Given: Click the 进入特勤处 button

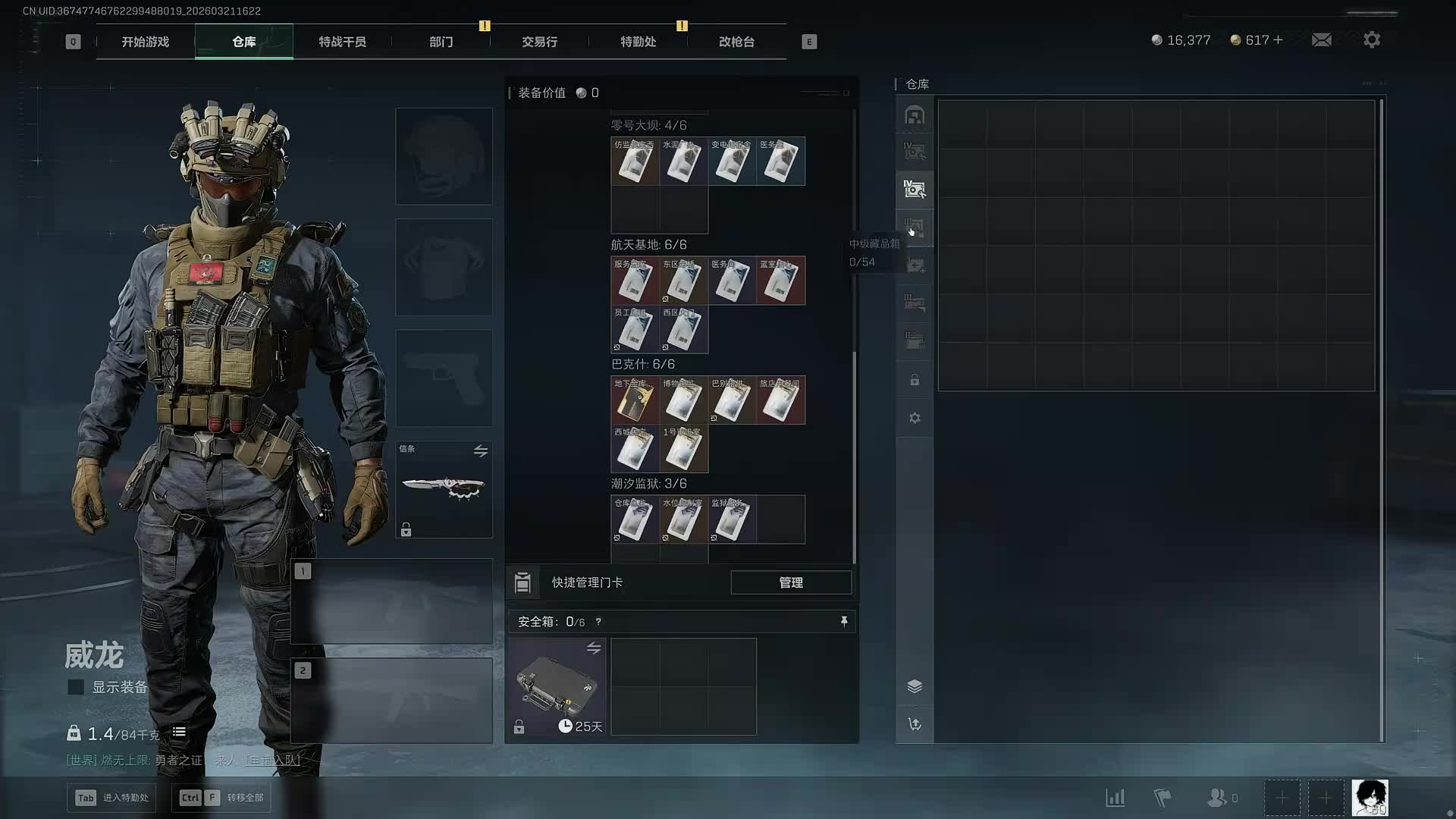Looking at the screenshot, I should [112, 798].
